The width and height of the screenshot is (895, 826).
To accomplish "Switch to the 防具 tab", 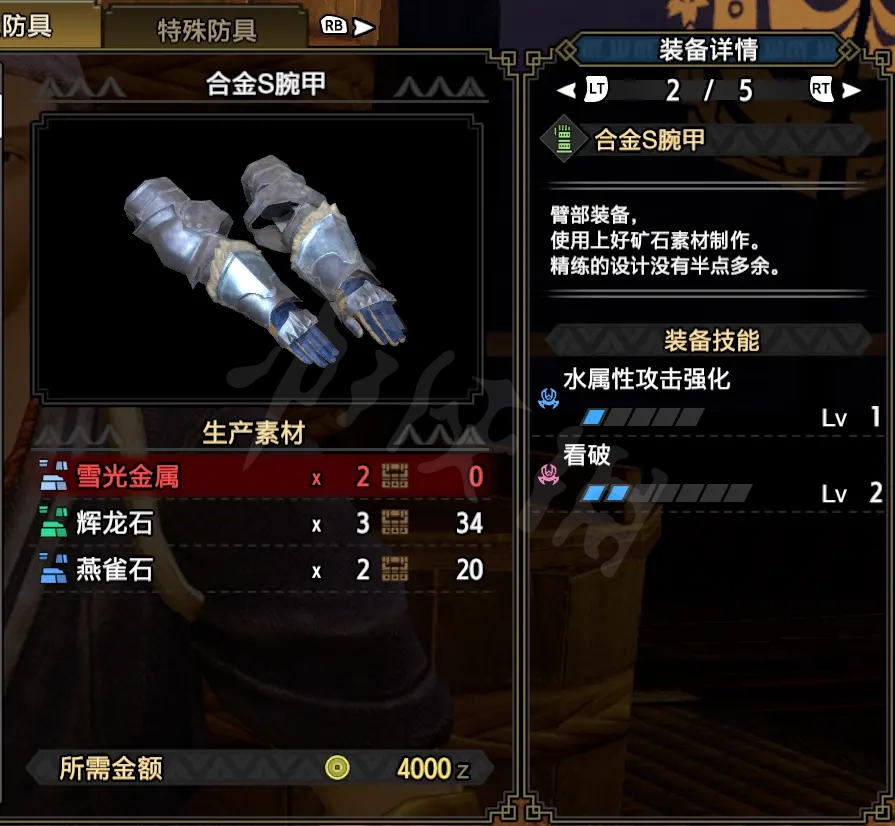I will click(30, 26).
